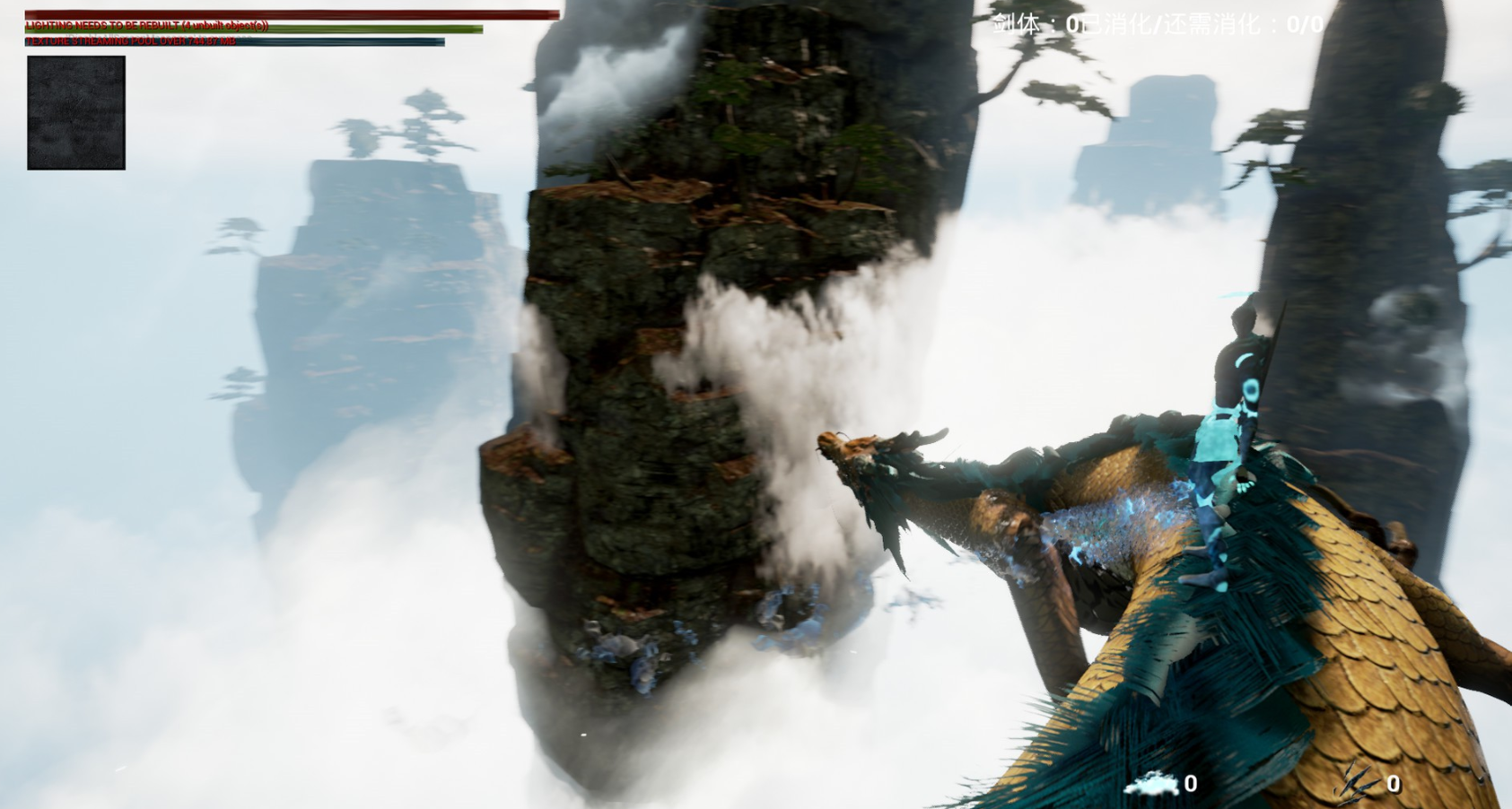Click the dark square minimap

coord(76,113)
